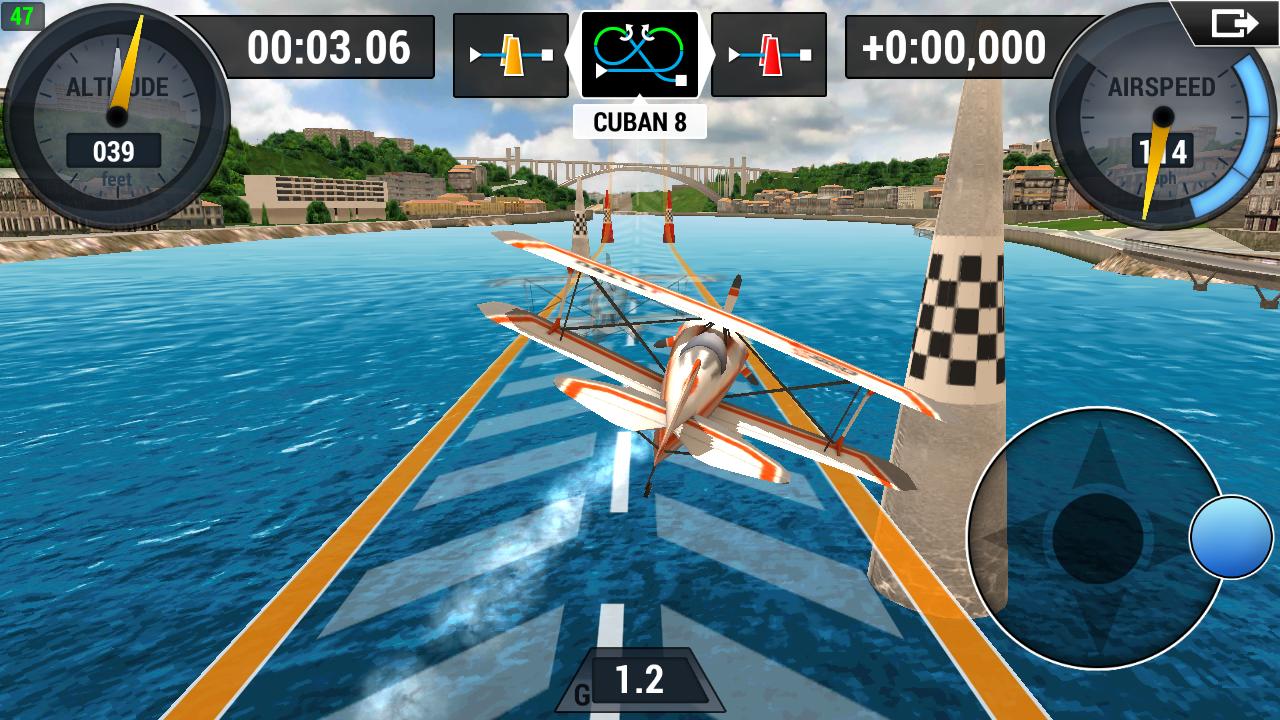Screen dimensions: 1280x720
Task: Choose the red gate maneuver icon
Action: pyautogui.click(x=769, y=55)
